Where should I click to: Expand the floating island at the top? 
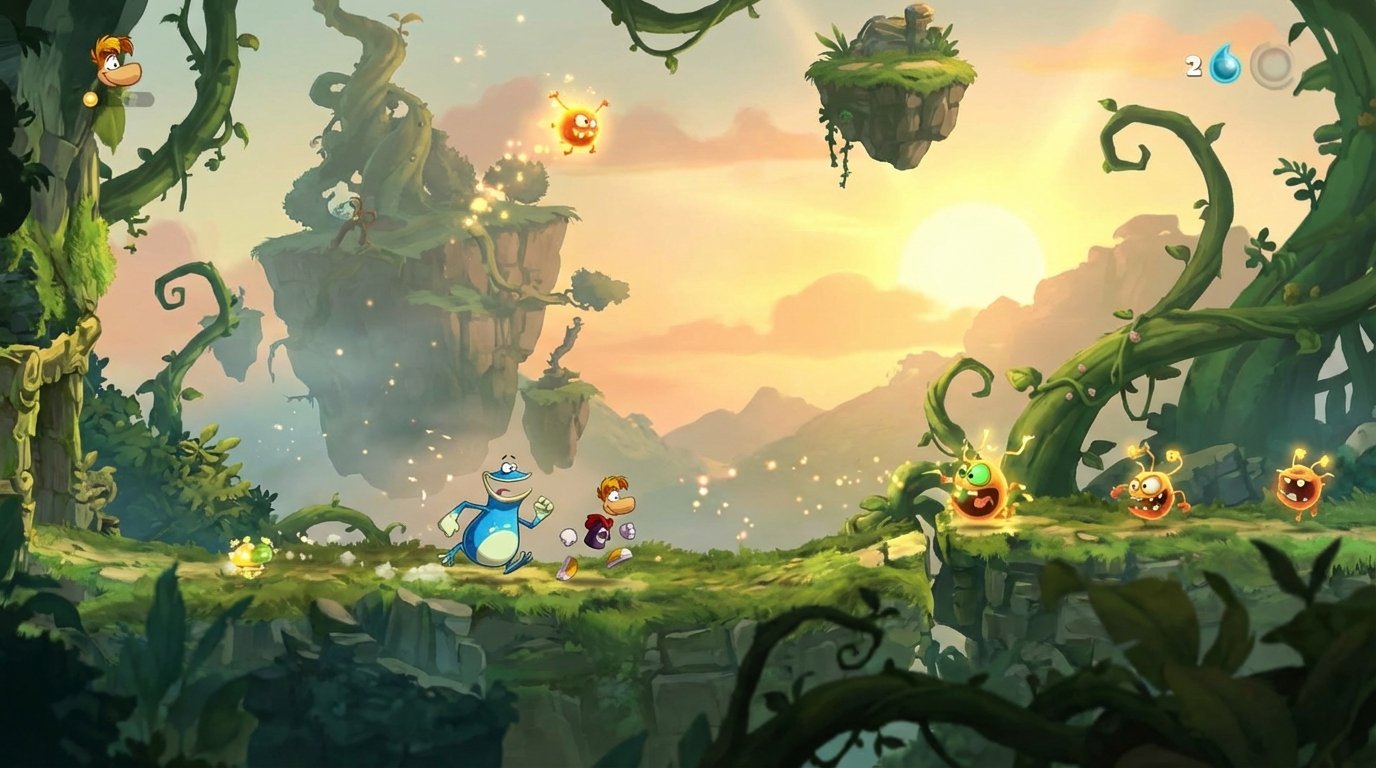893,80
